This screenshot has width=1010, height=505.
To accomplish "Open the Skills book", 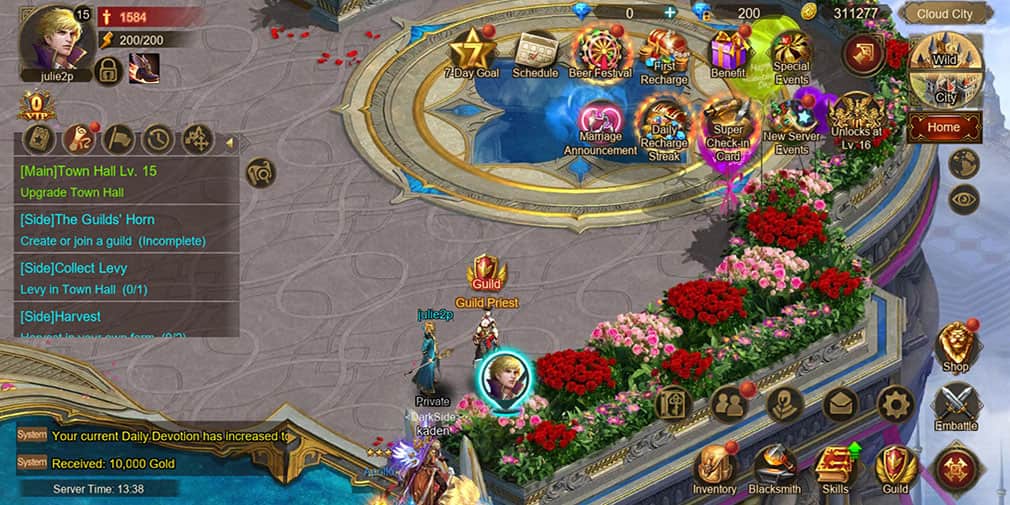I will click(835, 466).
